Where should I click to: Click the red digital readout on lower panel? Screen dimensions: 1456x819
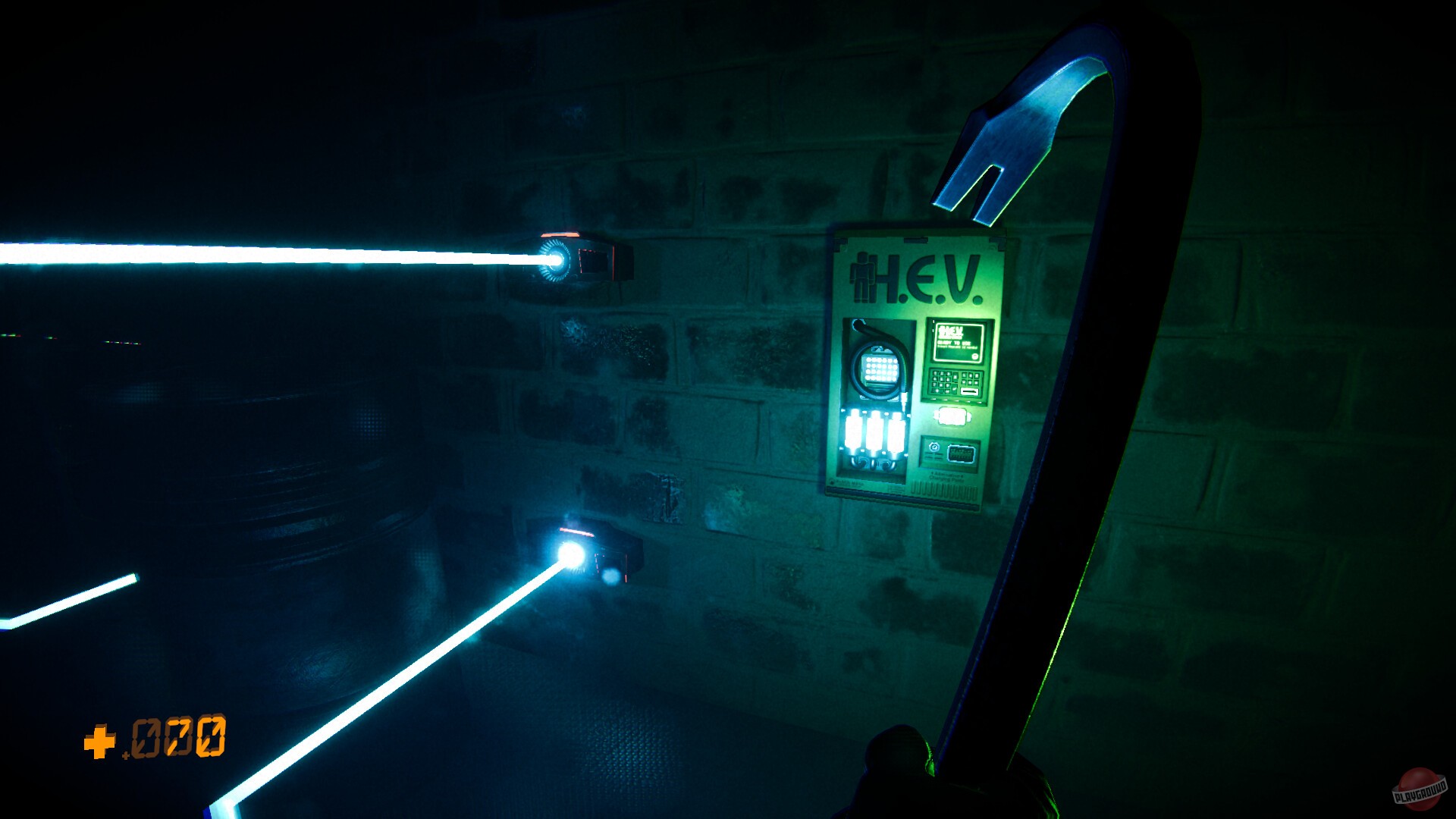[x=960, y=454]
